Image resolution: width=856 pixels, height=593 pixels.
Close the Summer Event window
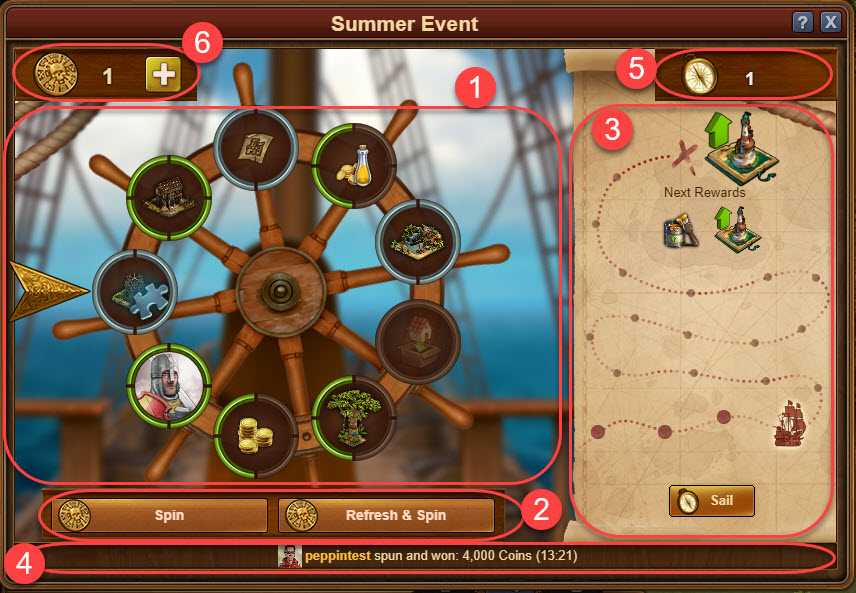(830, 22)
